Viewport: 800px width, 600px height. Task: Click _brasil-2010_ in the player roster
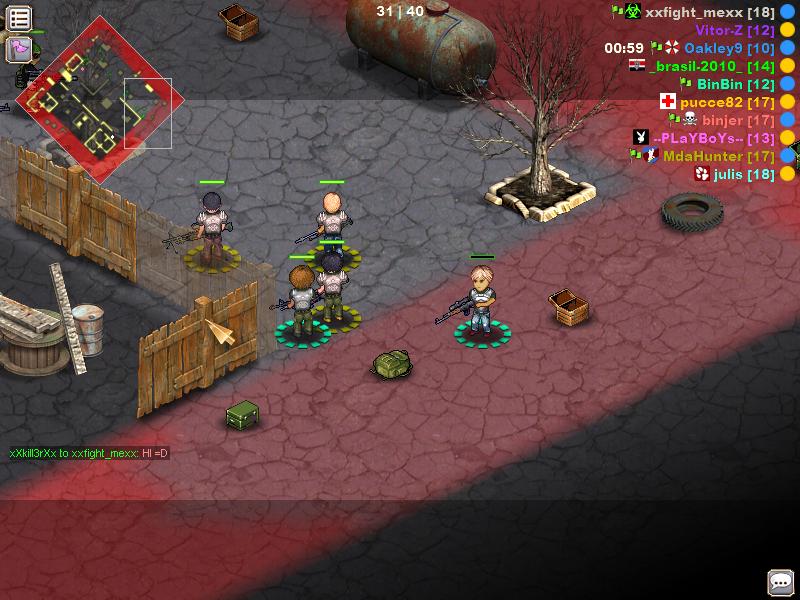click(x=711, y=66)
